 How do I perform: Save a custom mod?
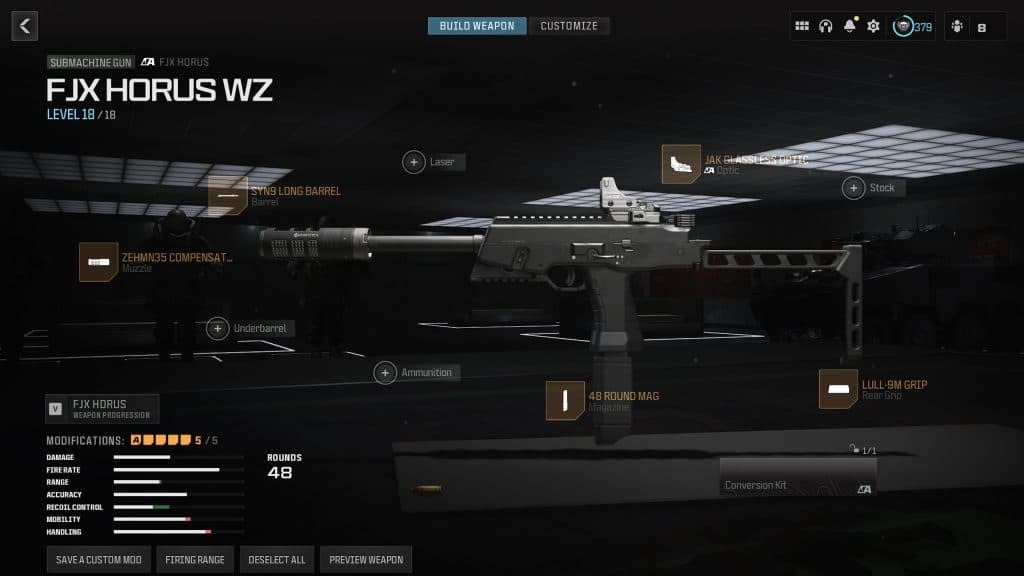(x=97, y=560)
